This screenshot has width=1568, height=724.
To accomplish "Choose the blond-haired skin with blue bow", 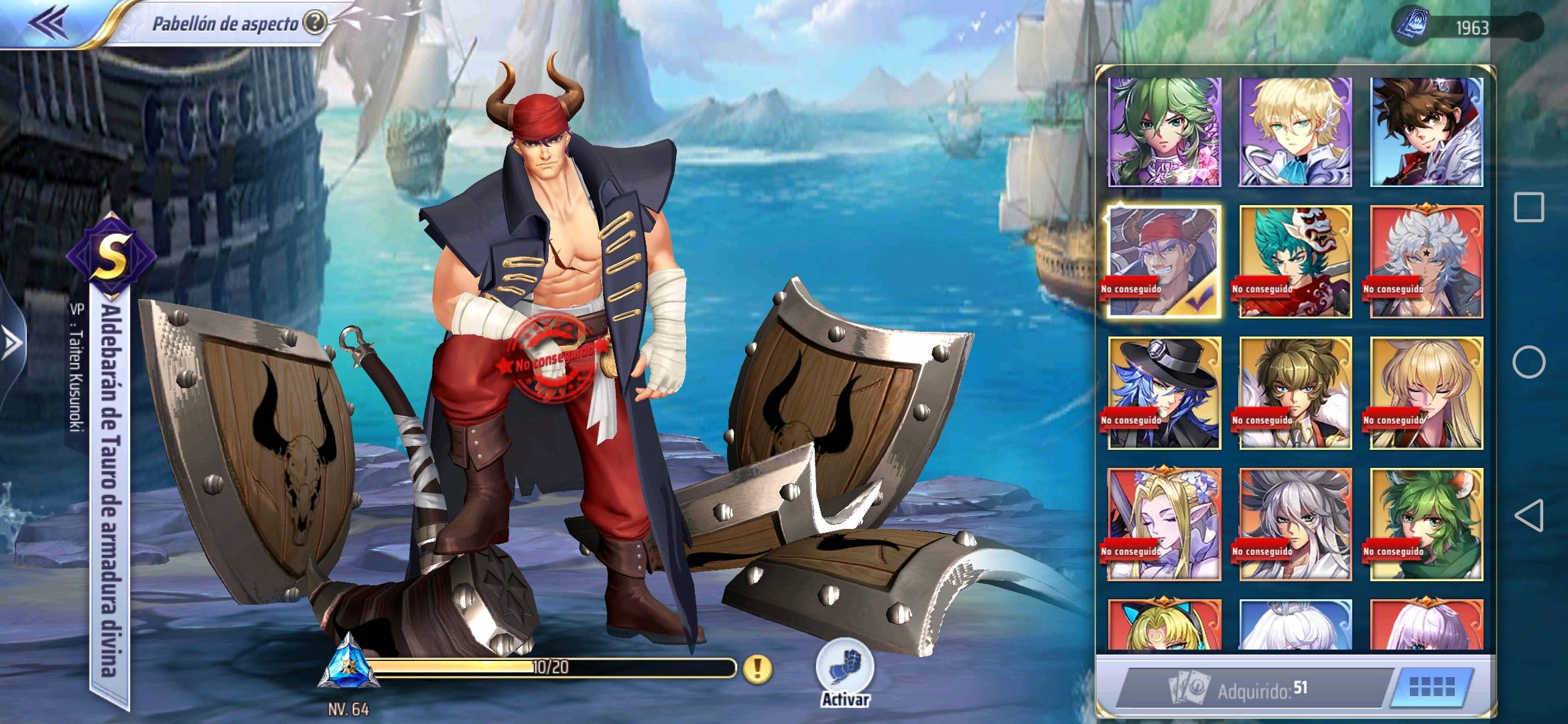I will pos(1295,131).
